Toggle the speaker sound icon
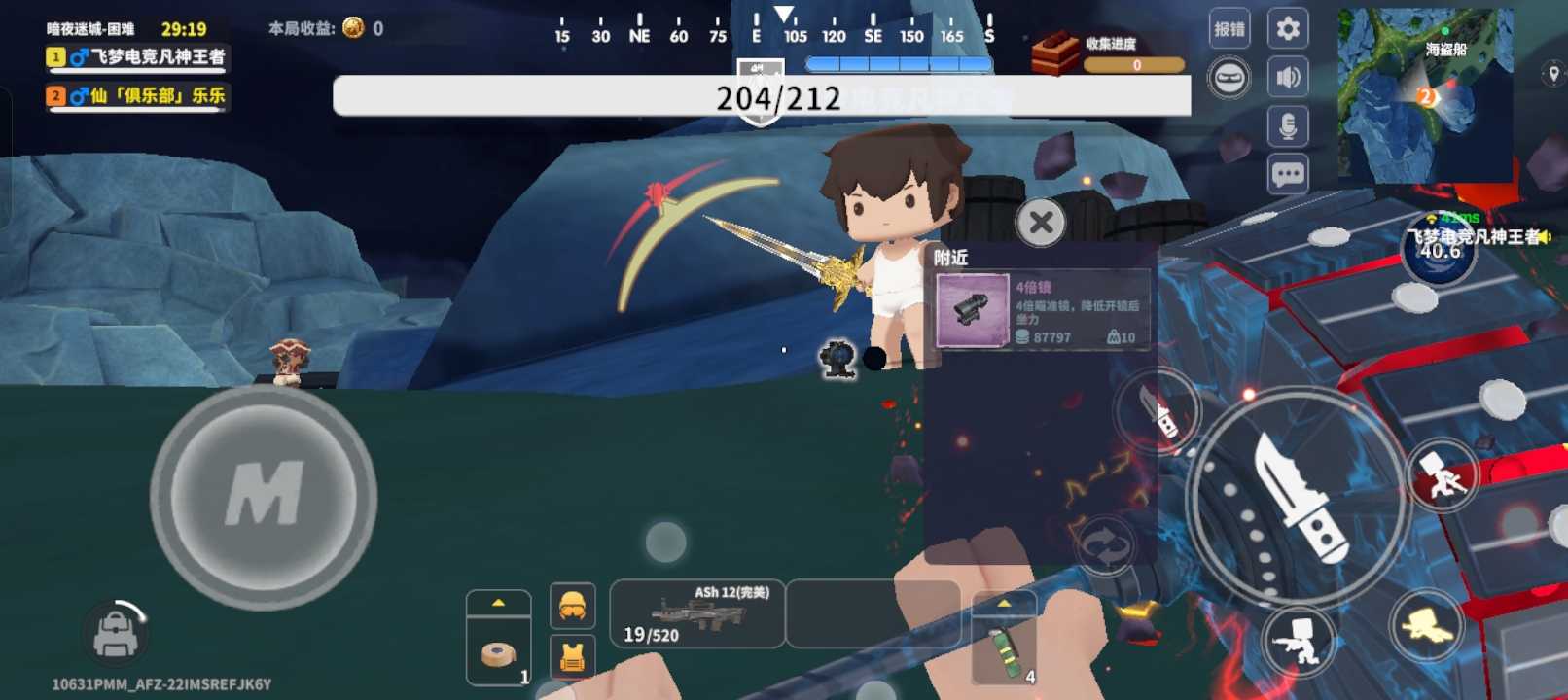The image size is (1568, 700). click(1288, 78)
